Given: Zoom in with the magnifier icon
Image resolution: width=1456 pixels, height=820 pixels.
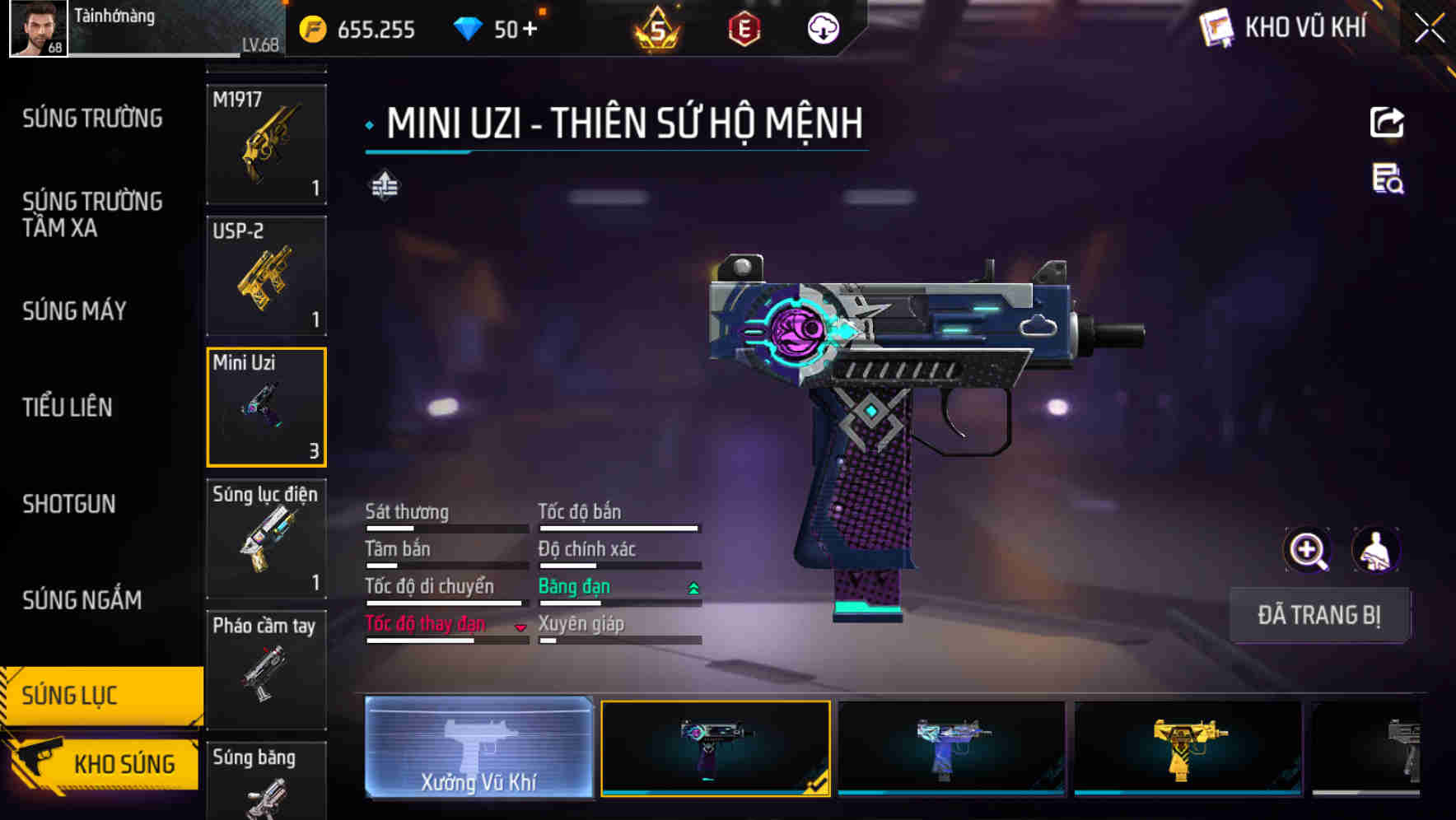Looking at the screenshot, I should pyautogui.click(x=1308, y=550).
